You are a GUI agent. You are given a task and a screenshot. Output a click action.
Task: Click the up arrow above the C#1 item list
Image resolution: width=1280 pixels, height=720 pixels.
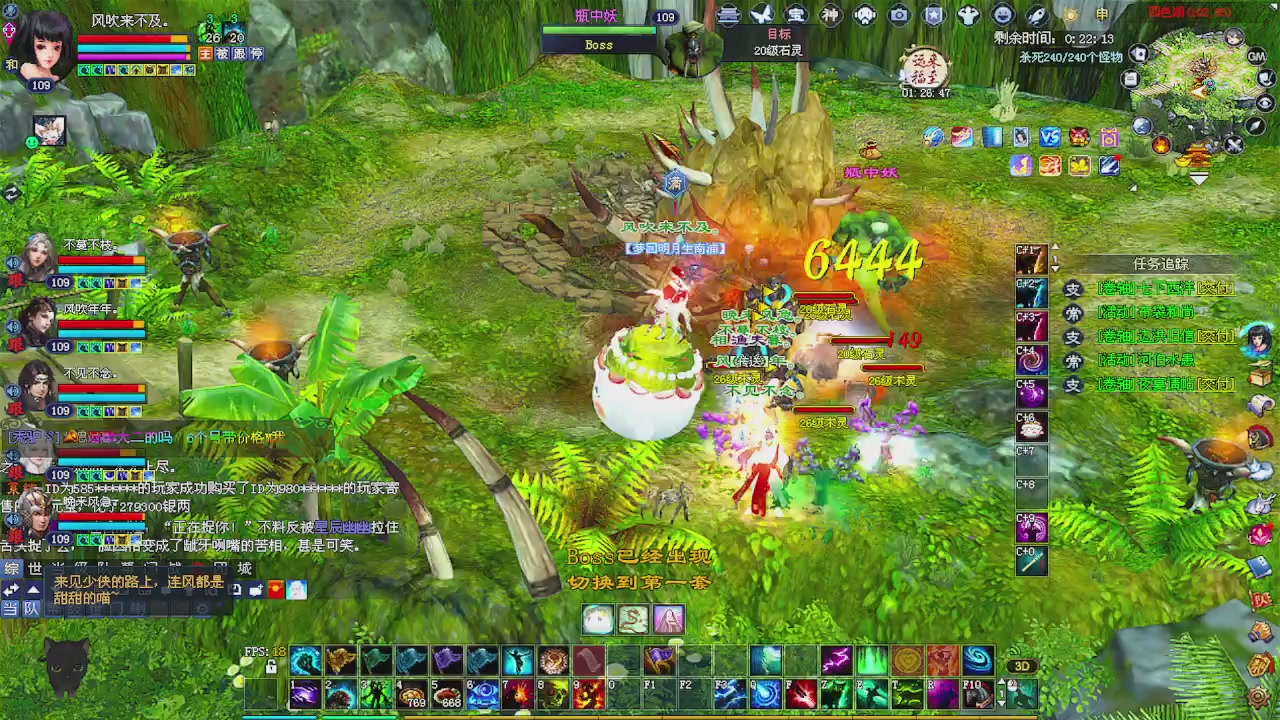point(1054,248)
